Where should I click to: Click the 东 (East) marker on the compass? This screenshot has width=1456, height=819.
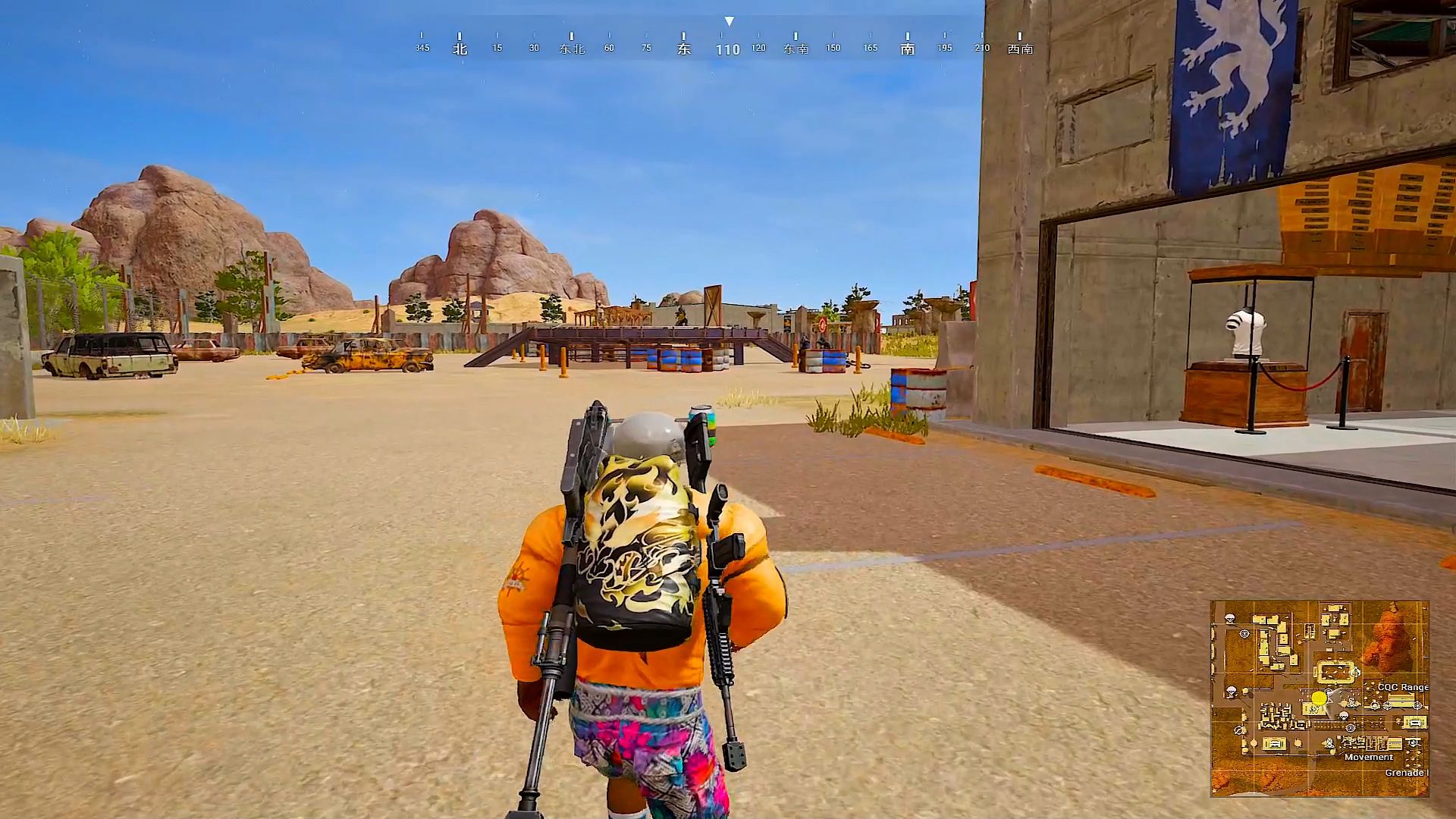[685, 47]
